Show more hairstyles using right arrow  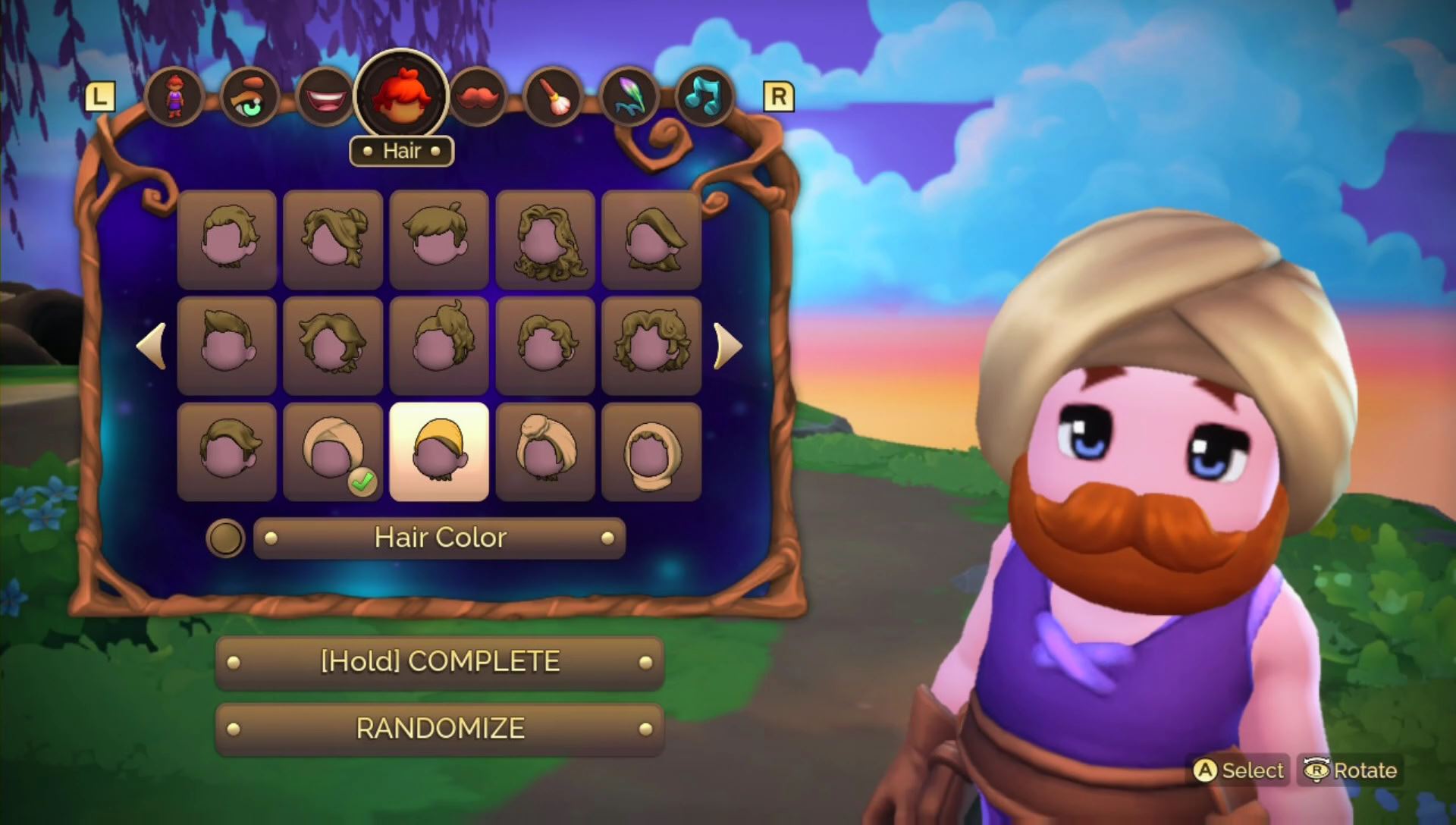click(x=729, y=347)
